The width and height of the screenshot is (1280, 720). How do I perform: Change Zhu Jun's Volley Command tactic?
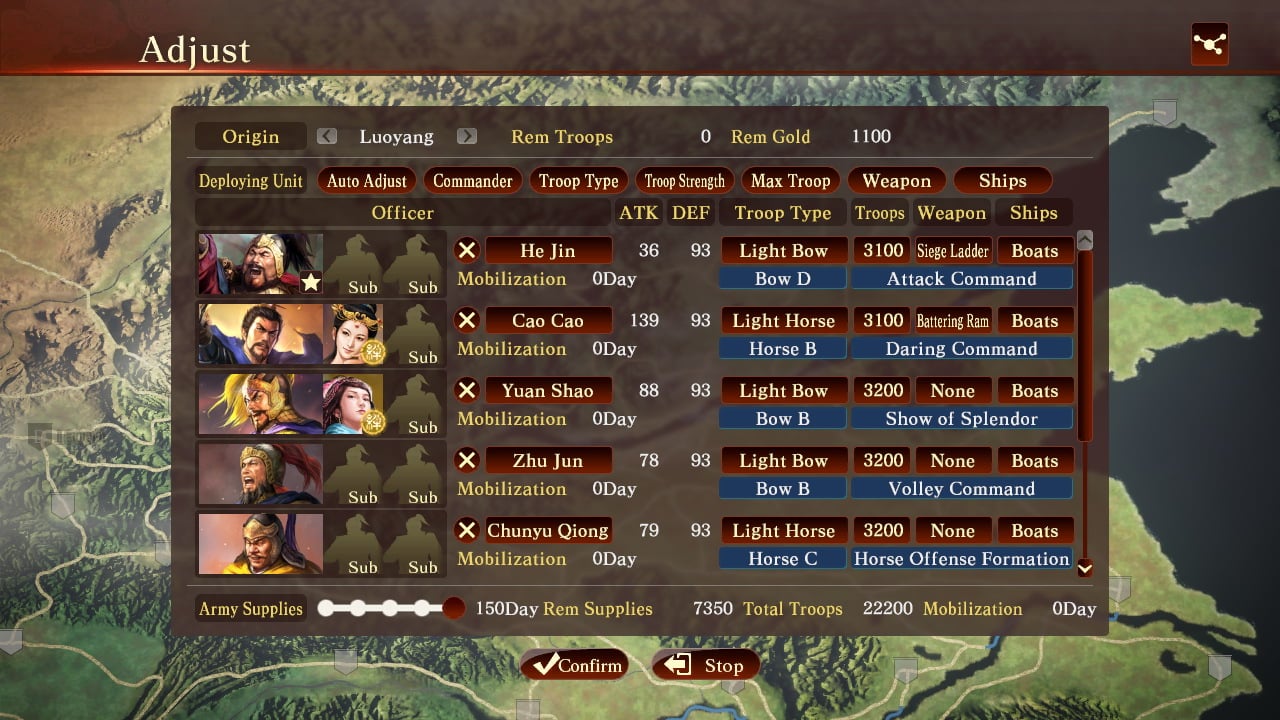coord(961,489)
